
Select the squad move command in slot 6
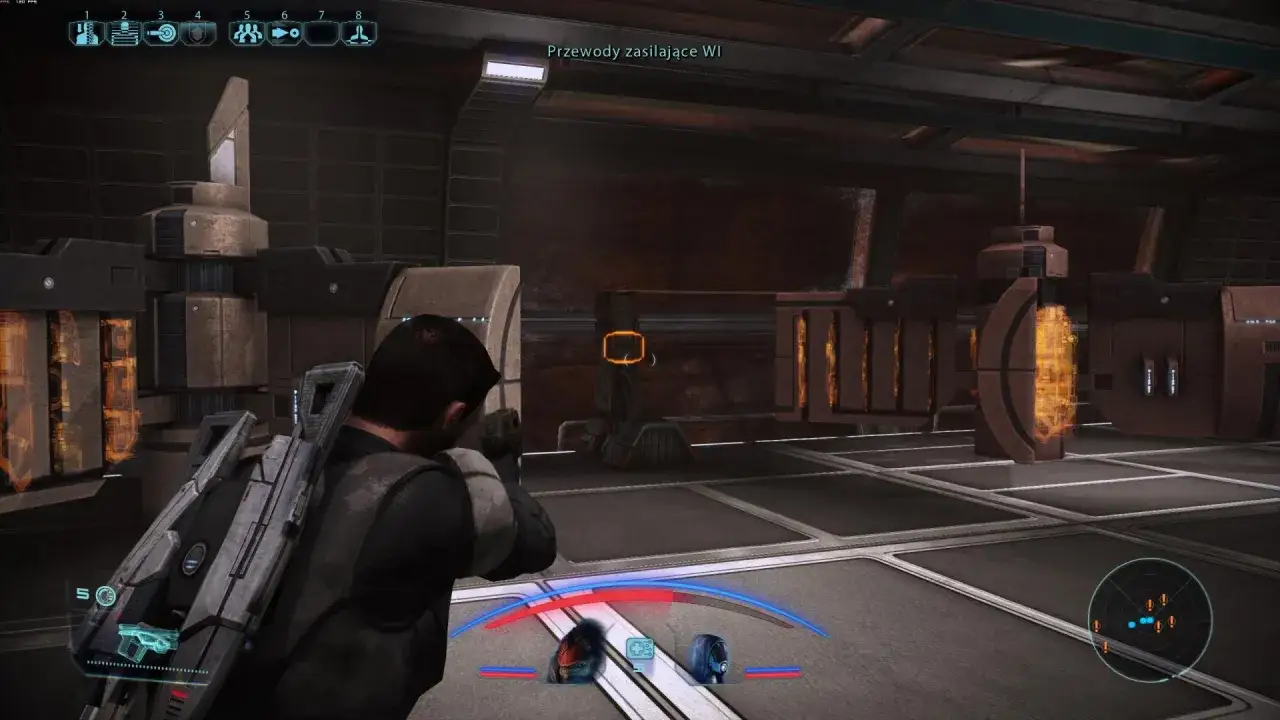click(283, 33)
